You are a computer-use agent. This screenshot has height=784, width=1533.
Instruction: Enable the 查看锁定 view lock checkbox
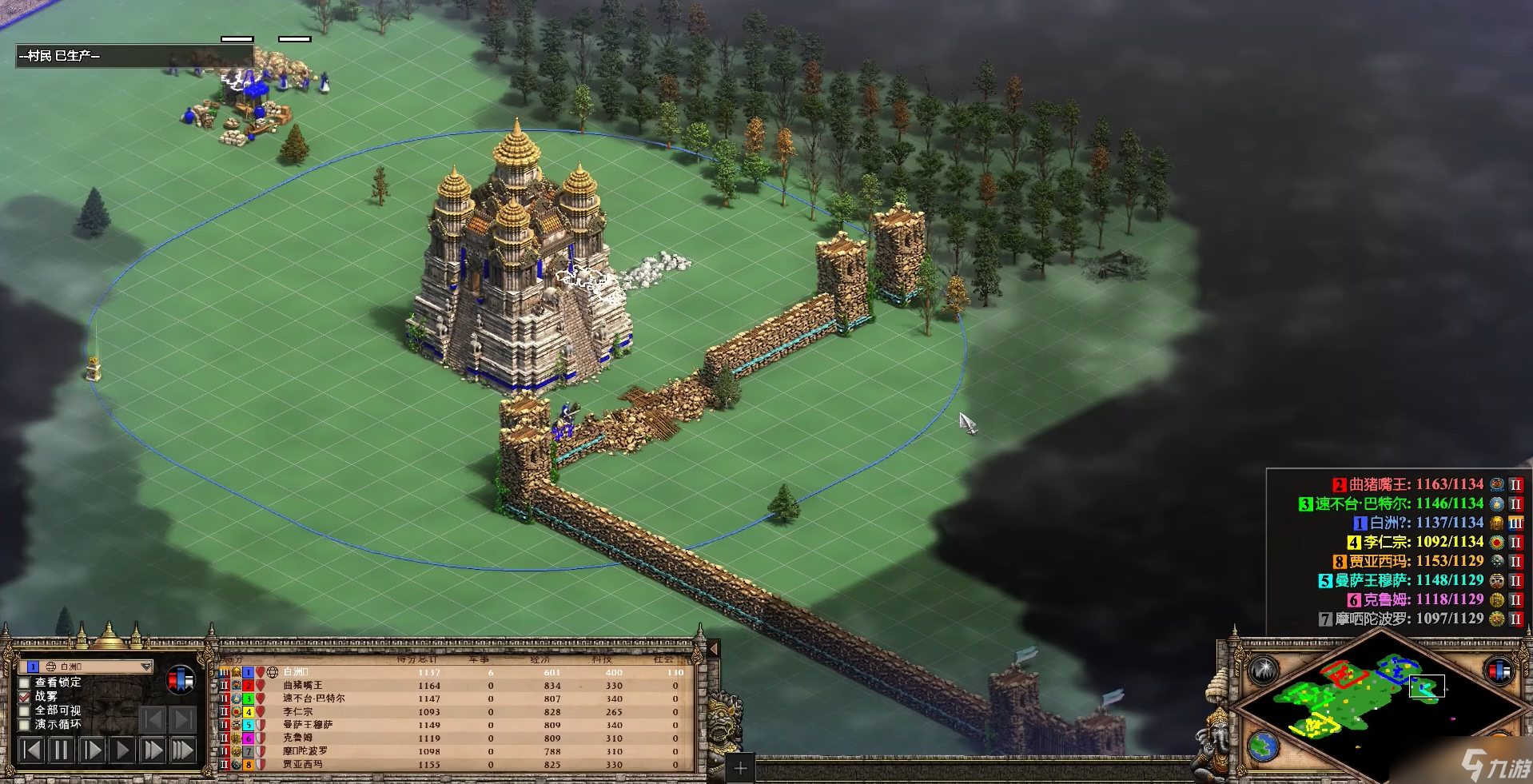tap(25, 683)
